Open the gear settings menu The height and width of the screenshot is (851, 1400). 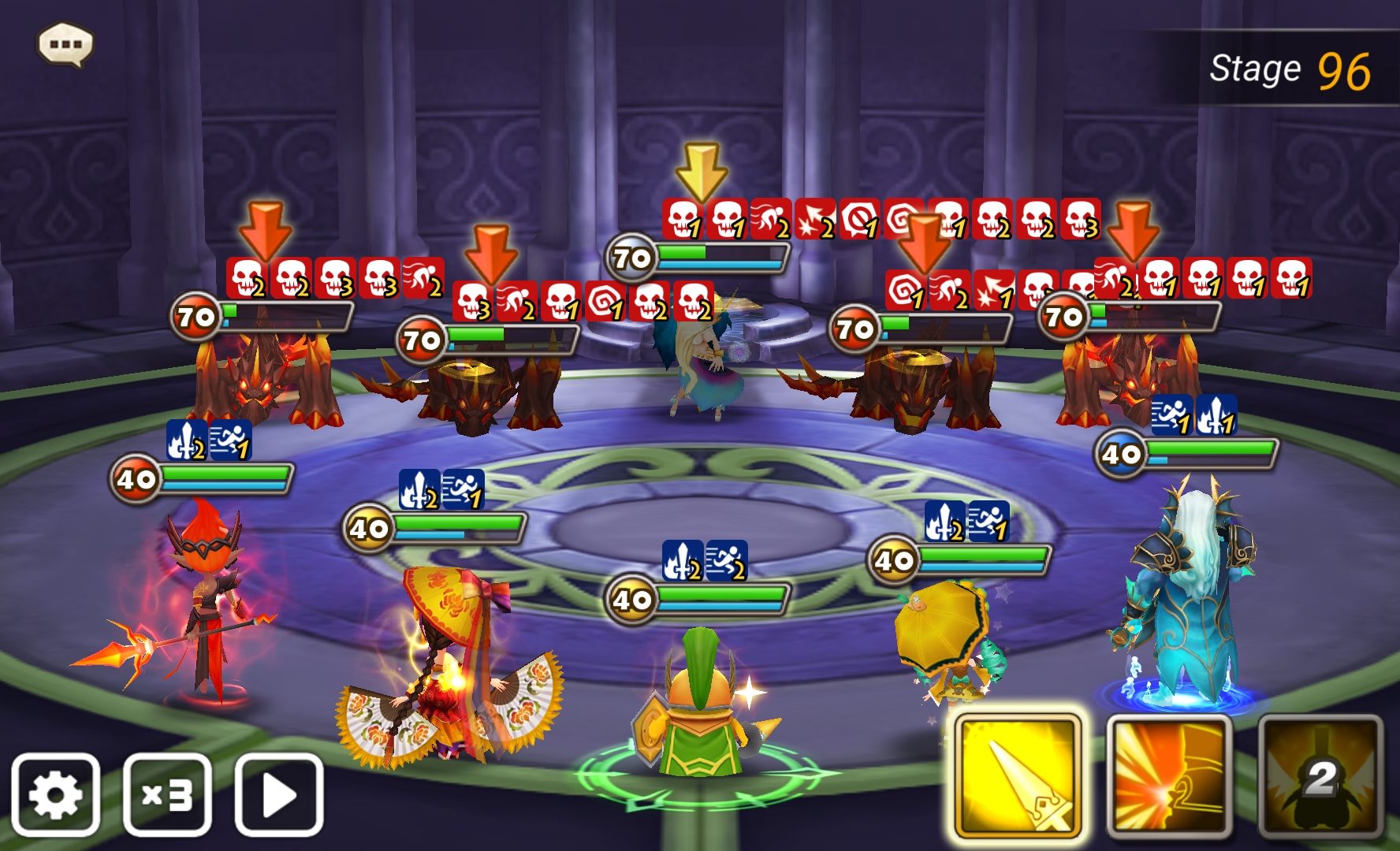[x=55, y=794]
